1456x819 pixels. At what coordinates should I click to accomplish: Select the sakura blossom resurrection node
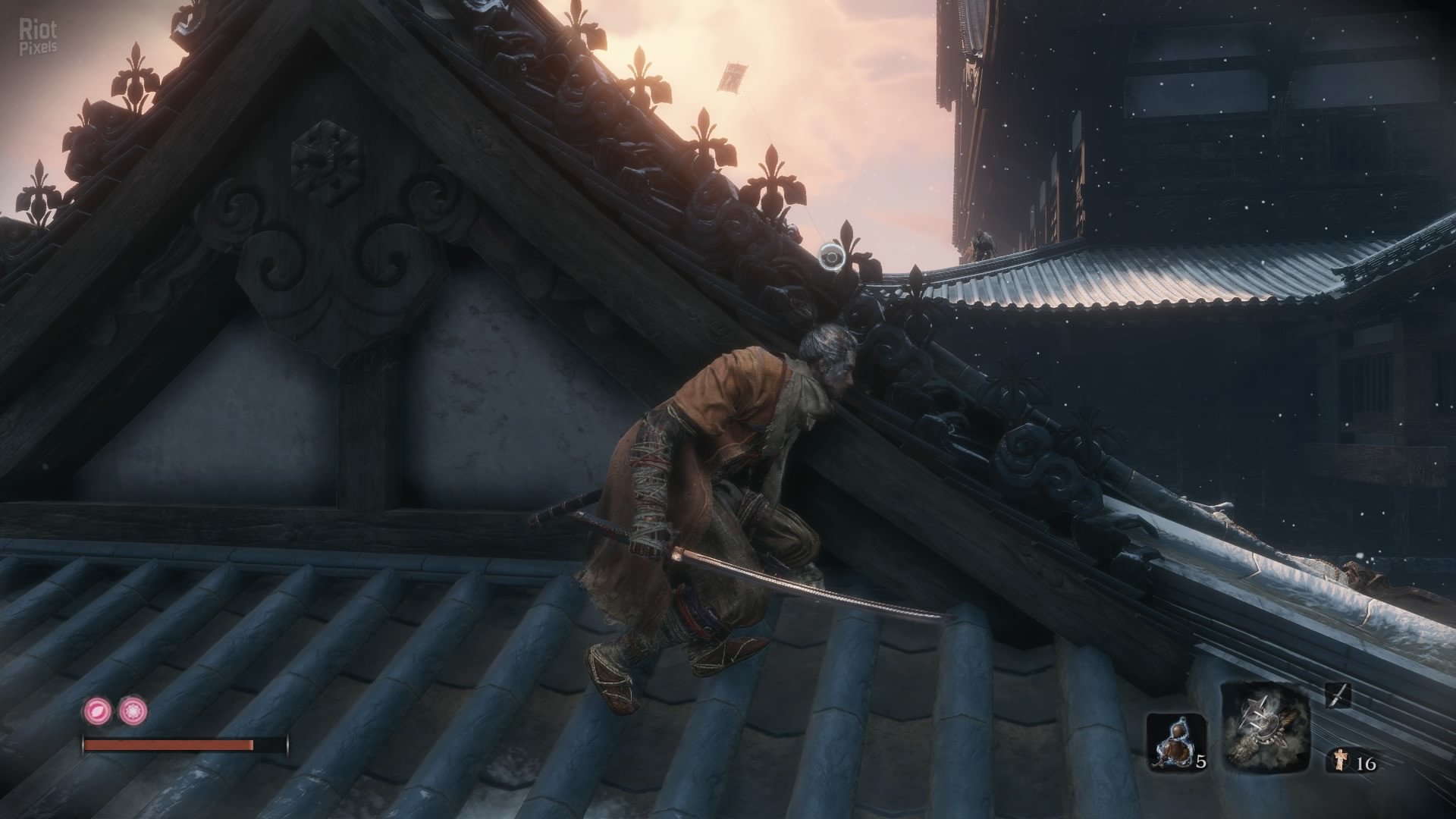coord(133,711)
